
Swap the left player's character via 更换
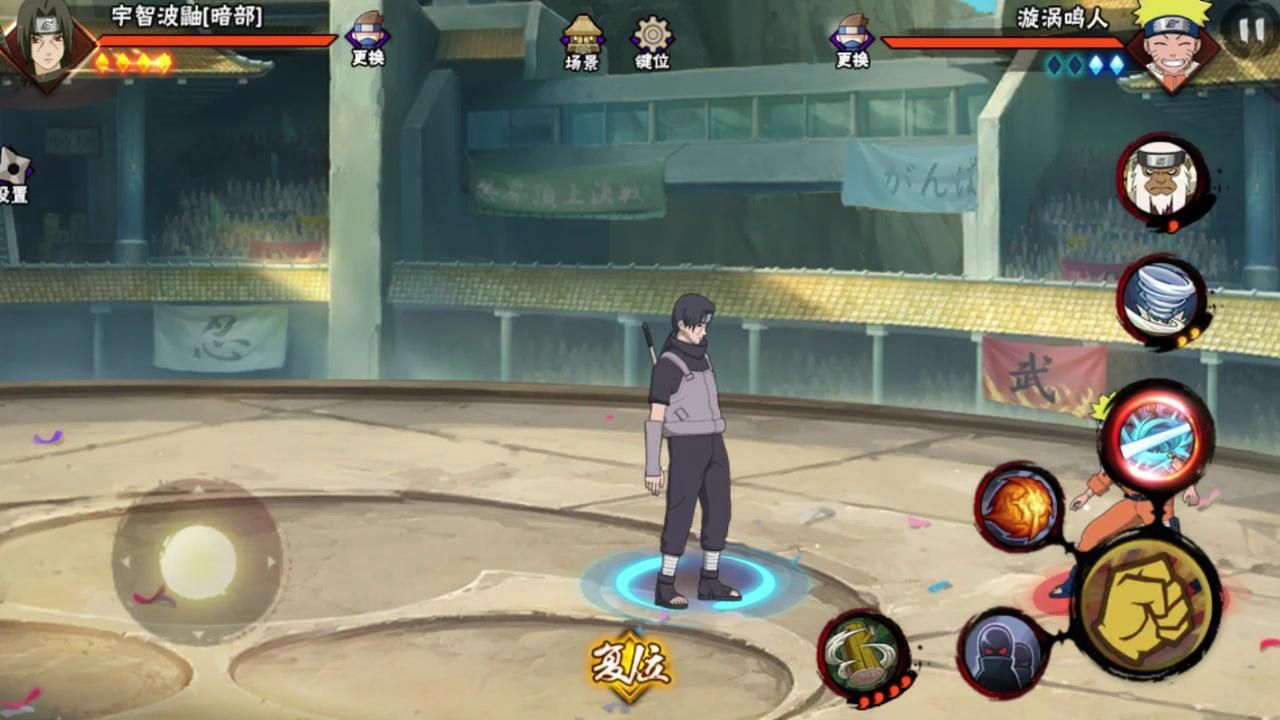point(368,40)
